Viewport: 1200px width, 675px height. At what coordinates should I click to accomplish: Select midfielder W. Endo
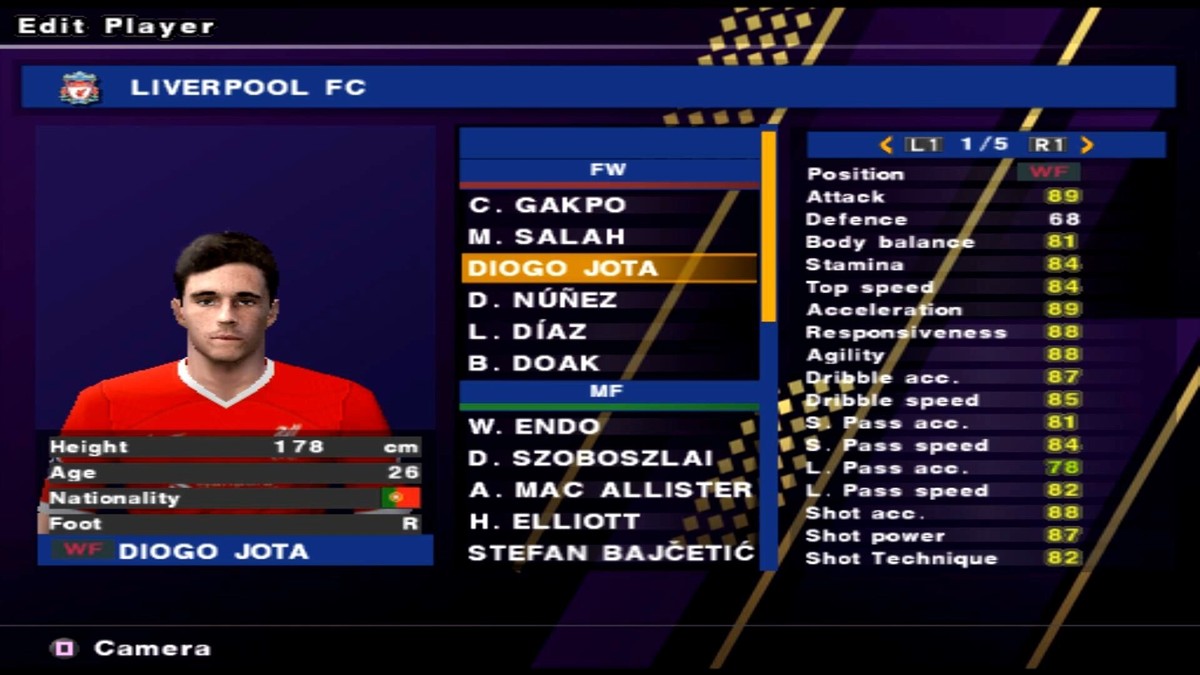pyautogui.click(x=534, y=427)
